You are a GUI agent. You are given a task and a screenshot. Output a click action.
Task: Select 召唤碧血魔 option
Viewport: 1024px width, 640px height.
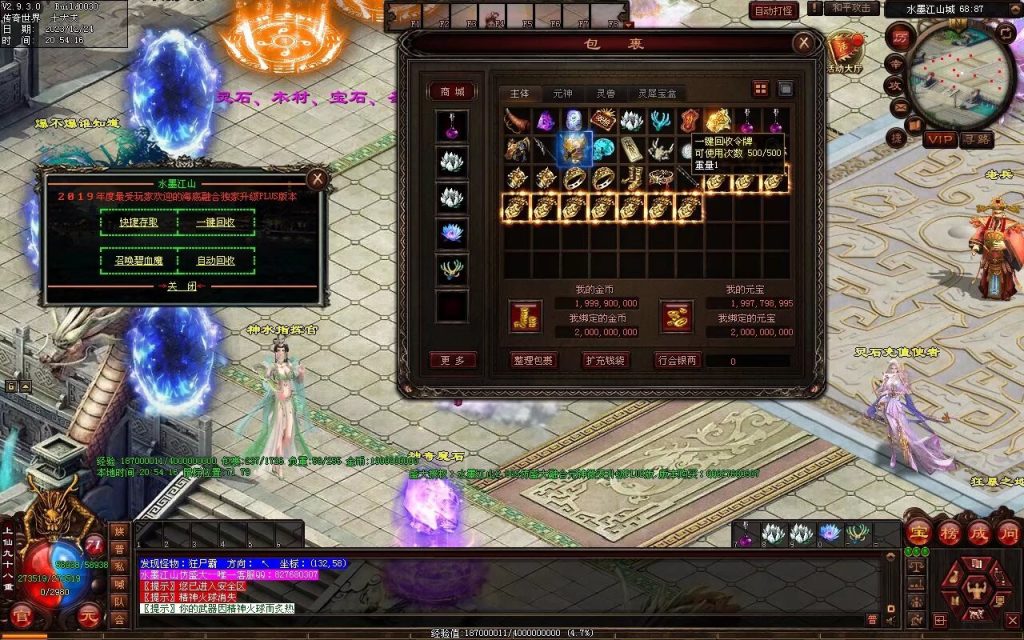click(x=139, y=261)
